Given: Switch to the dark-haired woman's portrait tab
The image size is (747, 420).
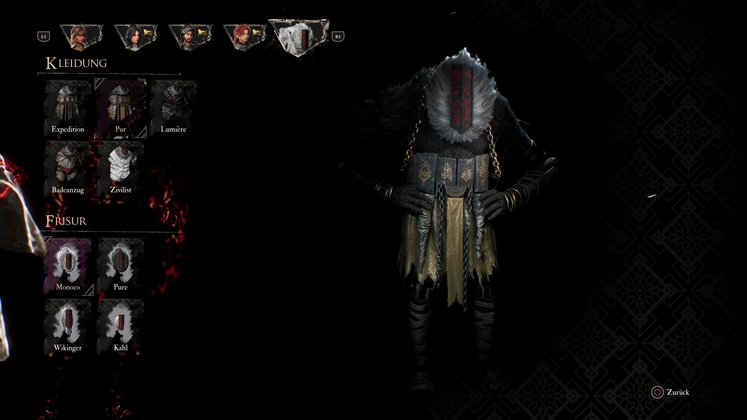Looking at the screenshot, I should pos(132,38).
